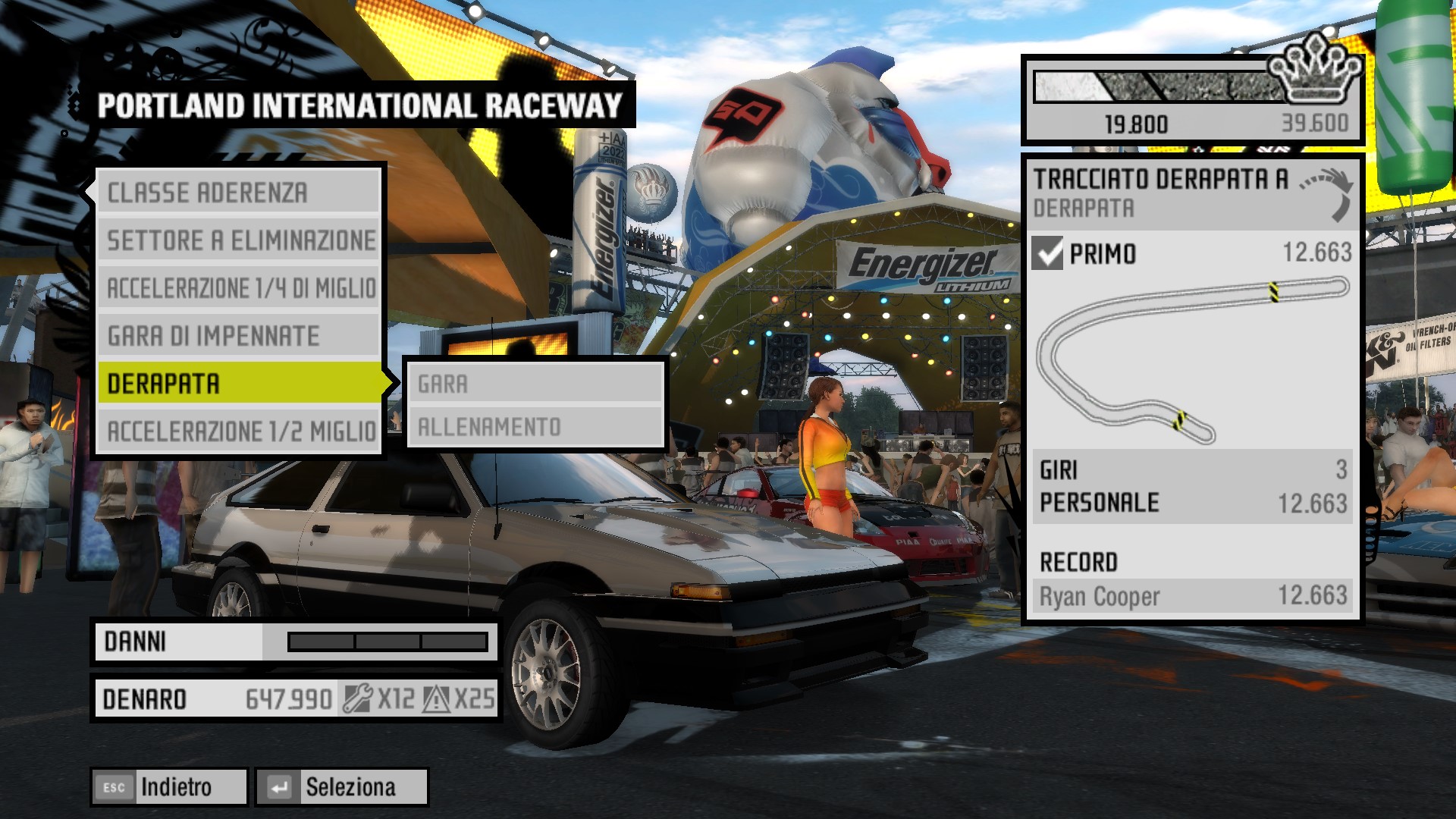This screenshot has width=1456, height=819.
Task: Select Allenamento practice mode
Action: [x=535, y=427]
